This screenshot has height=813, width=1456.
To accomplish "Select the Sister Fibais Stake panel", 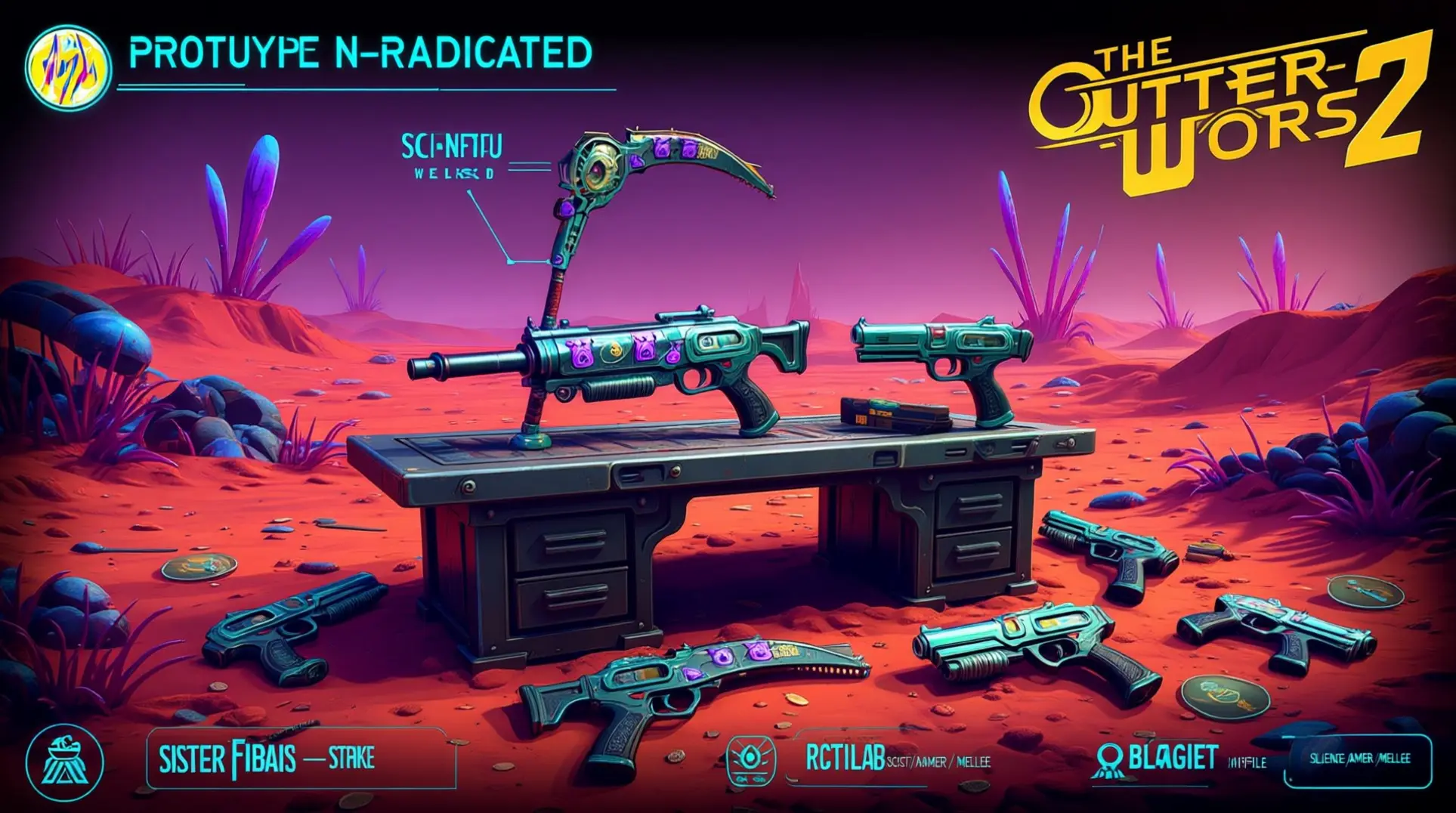I will point(301,758).
